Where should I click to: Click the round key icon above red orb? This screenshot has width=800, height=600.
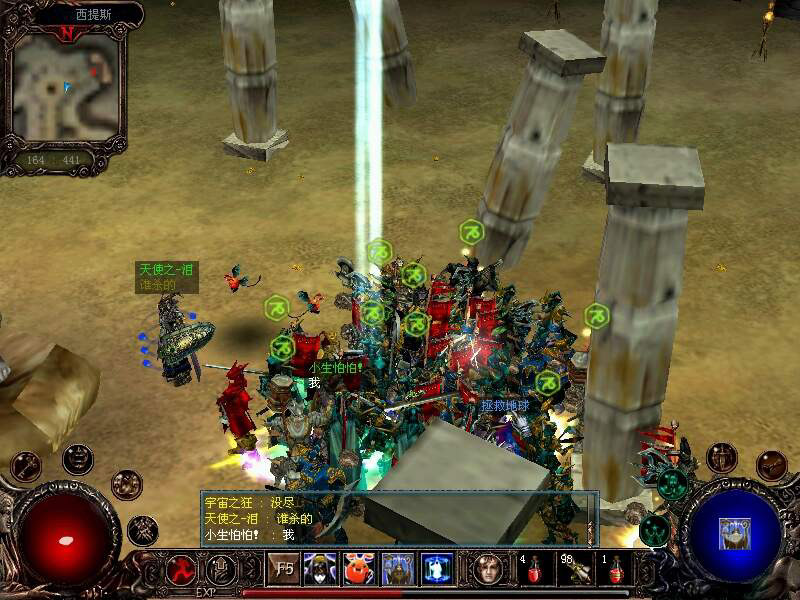[x=26, y=465]
